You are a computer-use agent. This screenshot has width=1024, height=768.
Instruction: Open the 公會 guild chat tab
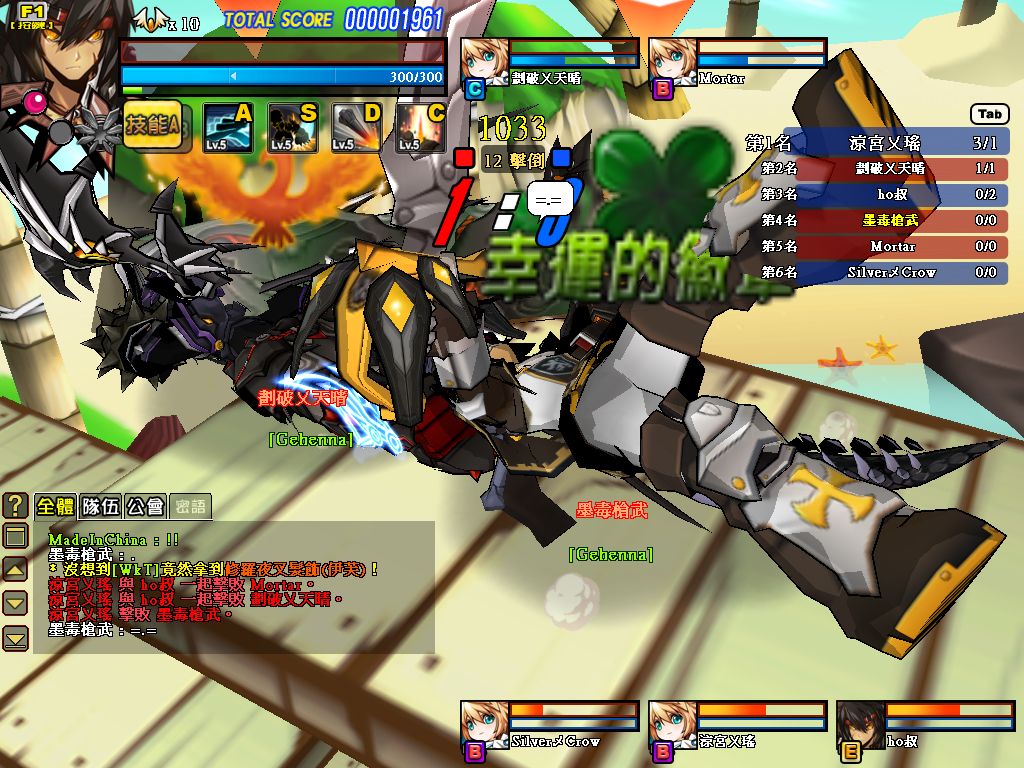pos(145,507)
